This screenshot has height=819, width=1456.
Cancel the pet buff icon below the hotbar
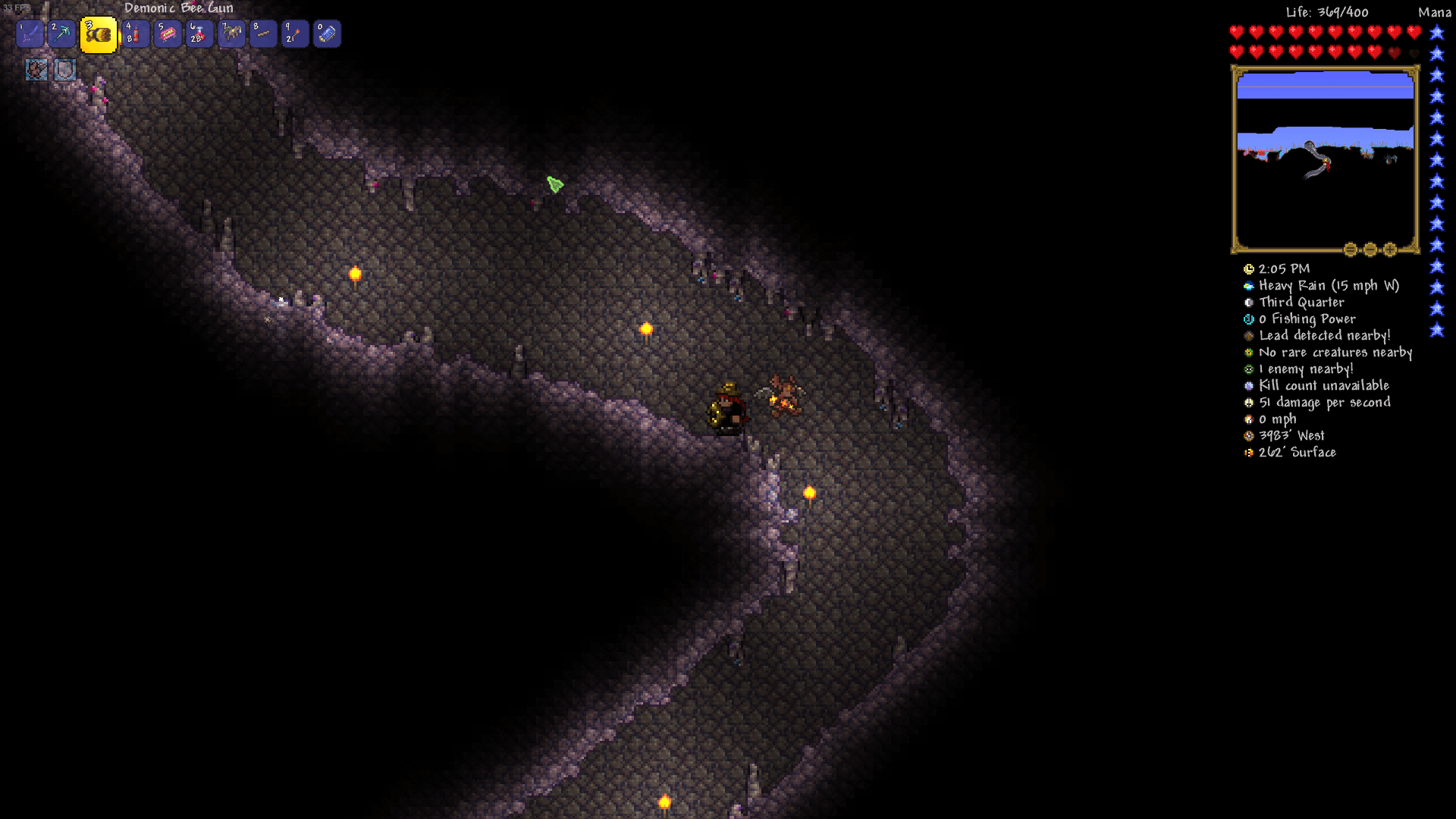pos(36,71)
